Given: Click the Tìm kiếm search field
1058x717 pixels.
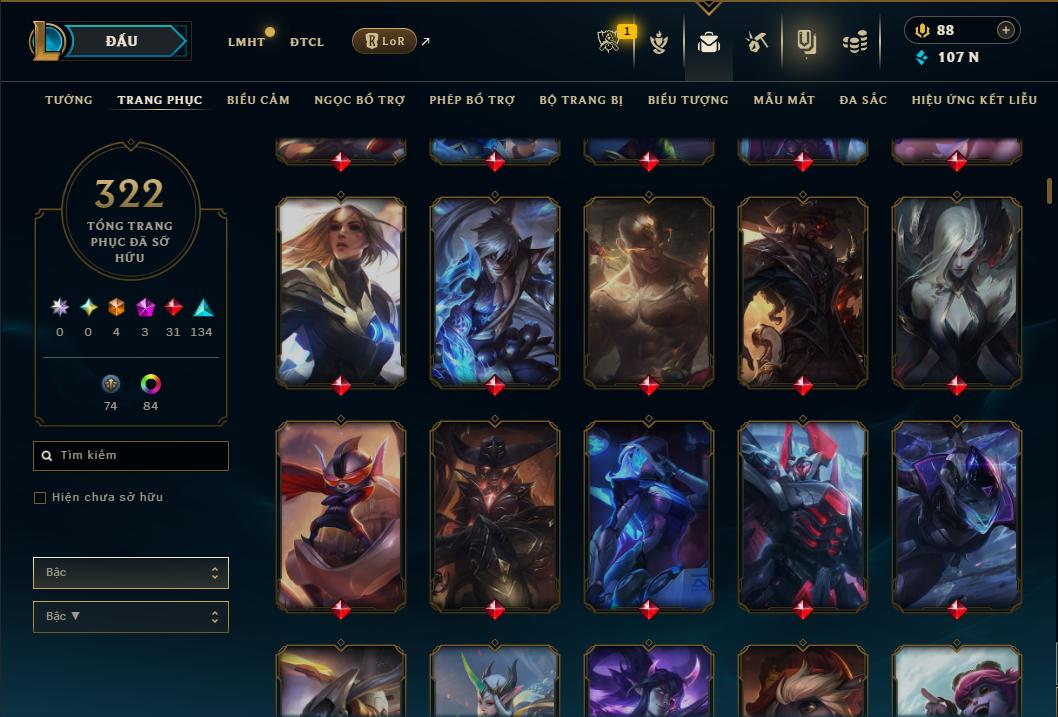Looking at the screenshot, I should [131, 456].
